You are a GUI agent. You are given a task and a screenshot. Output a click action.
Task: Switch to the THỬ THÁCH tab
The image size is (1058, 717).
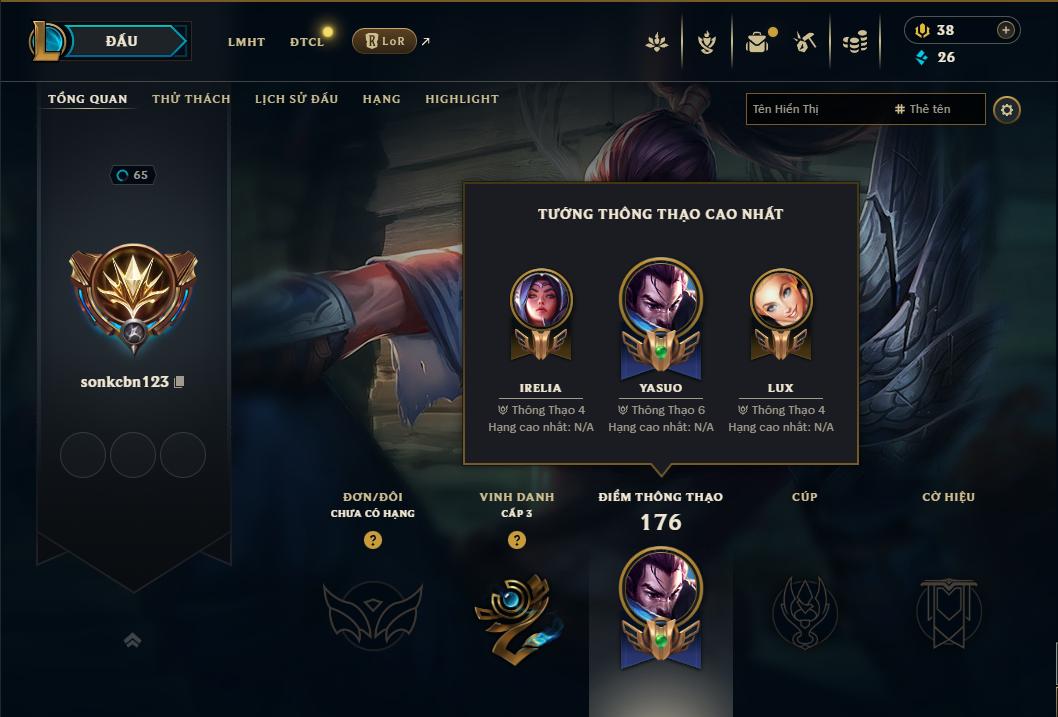[x=191, y=99]
